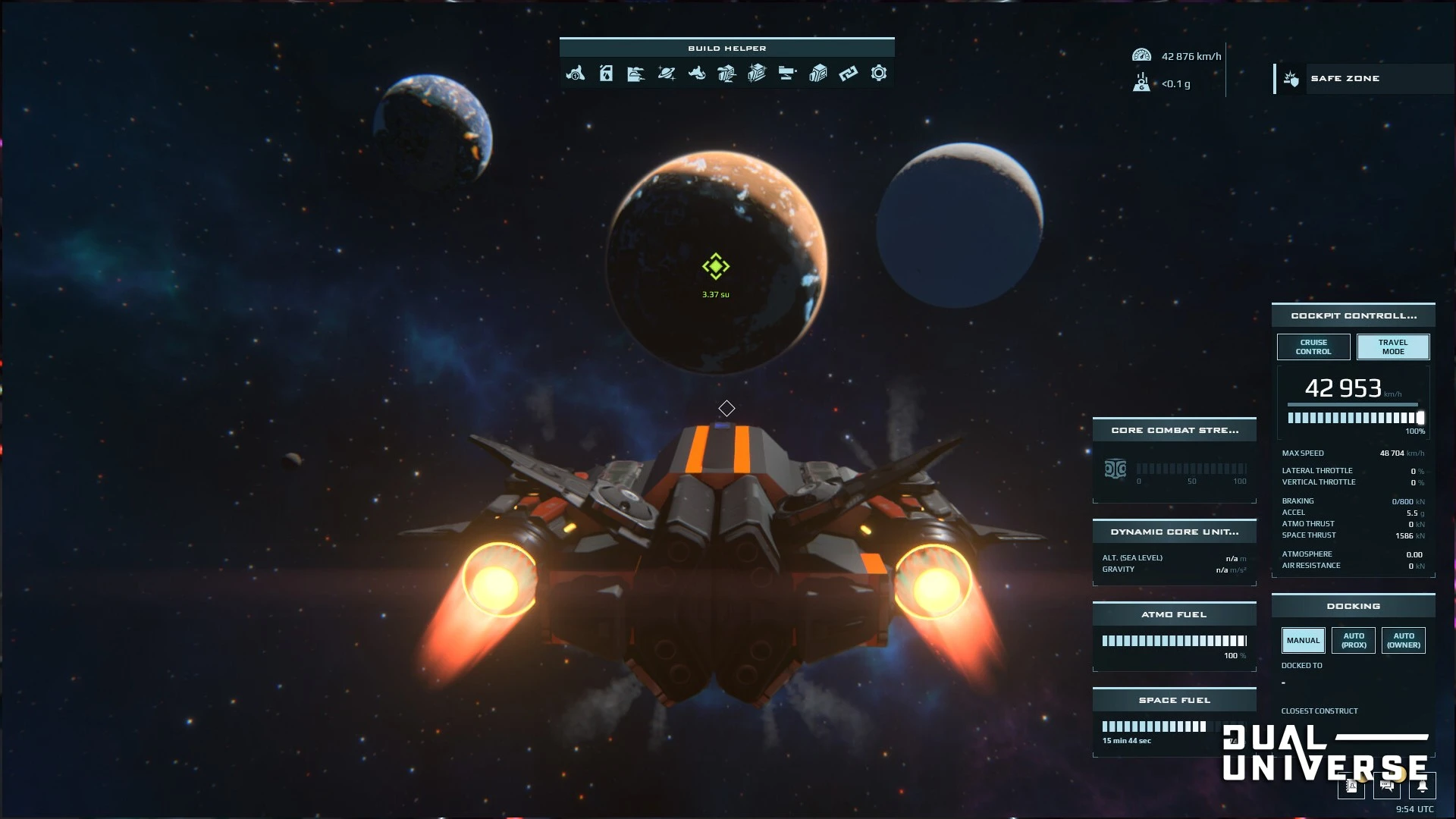Select the numbered terrain icon in Build Helper
The image size is (1456, 819).
pyautogui.click(x=576, y=74)
